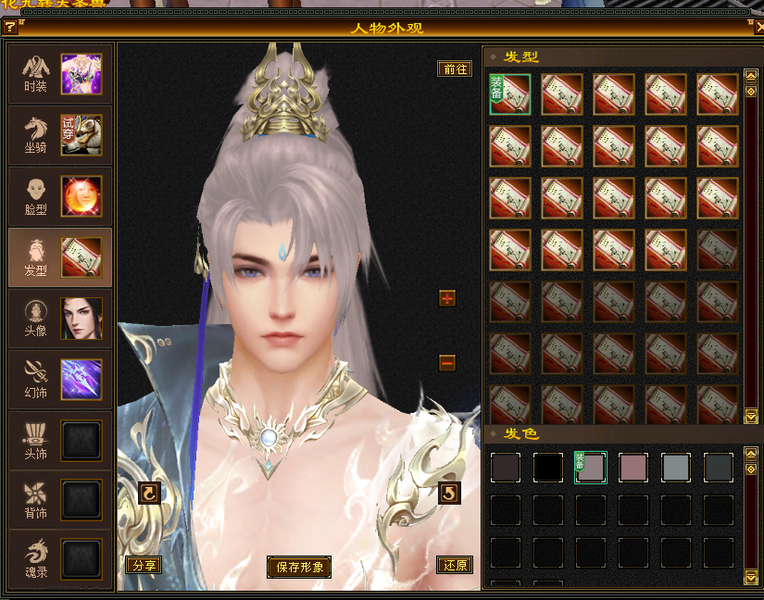
Task: Save appearance with 保存形象 button
Action: 299,566
